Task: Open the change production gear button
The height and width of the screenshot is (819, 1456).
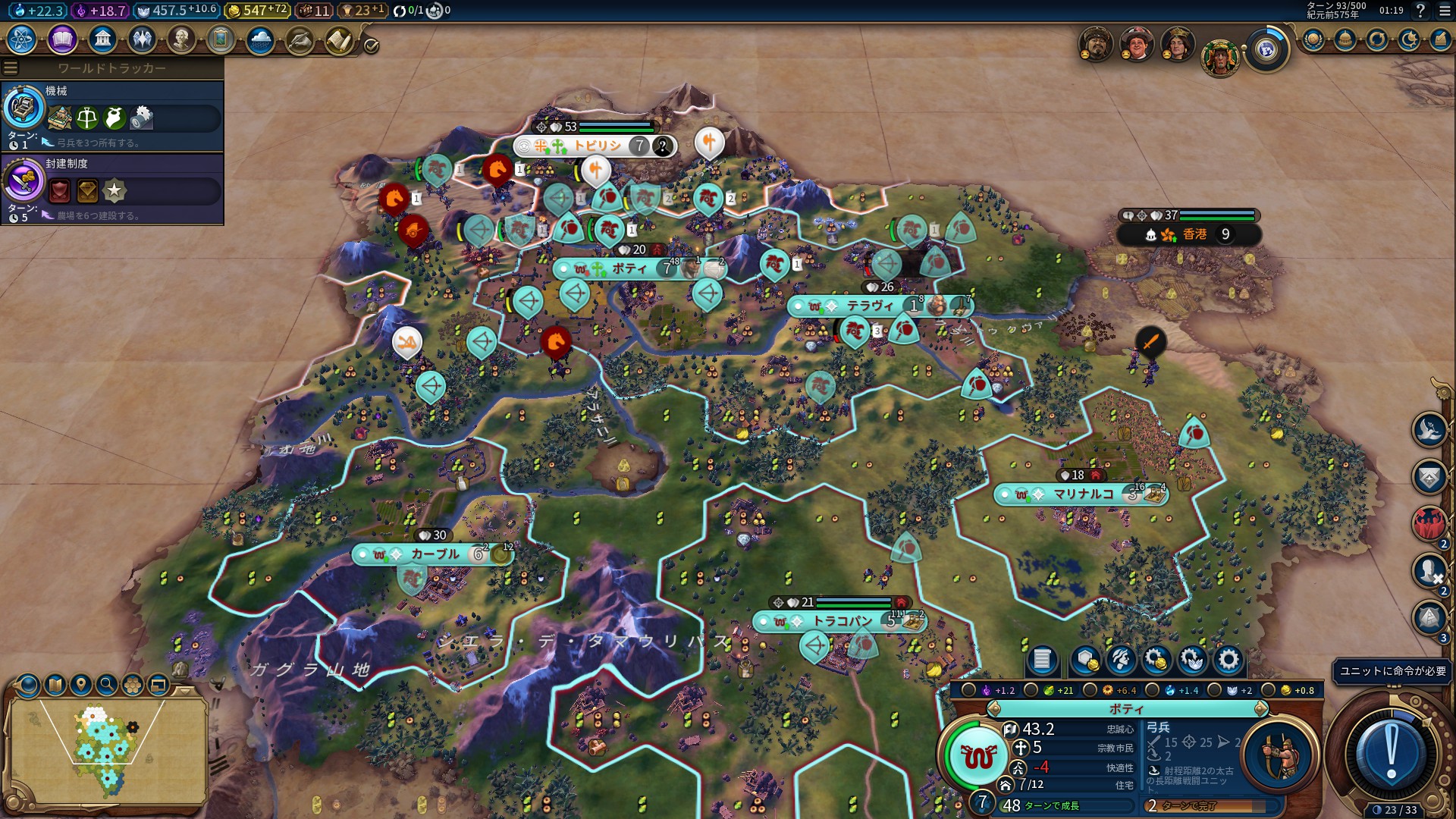Action: 1228,660
